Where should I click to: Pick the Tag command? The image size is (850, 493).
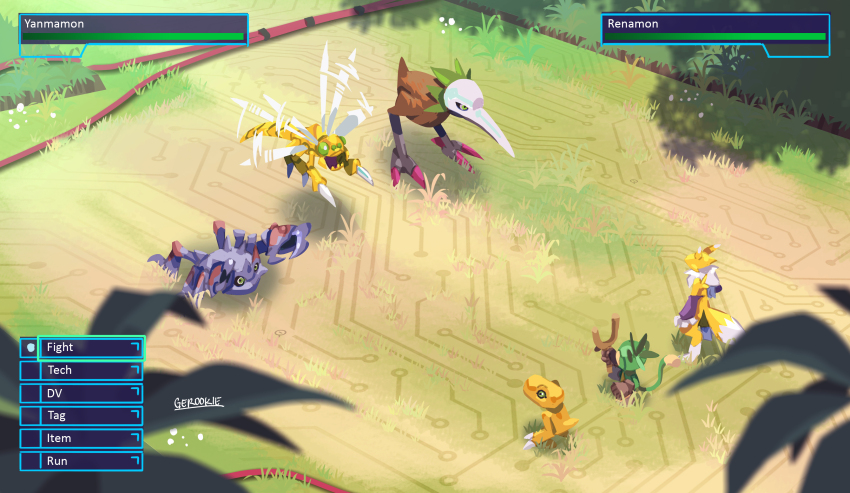90,416
